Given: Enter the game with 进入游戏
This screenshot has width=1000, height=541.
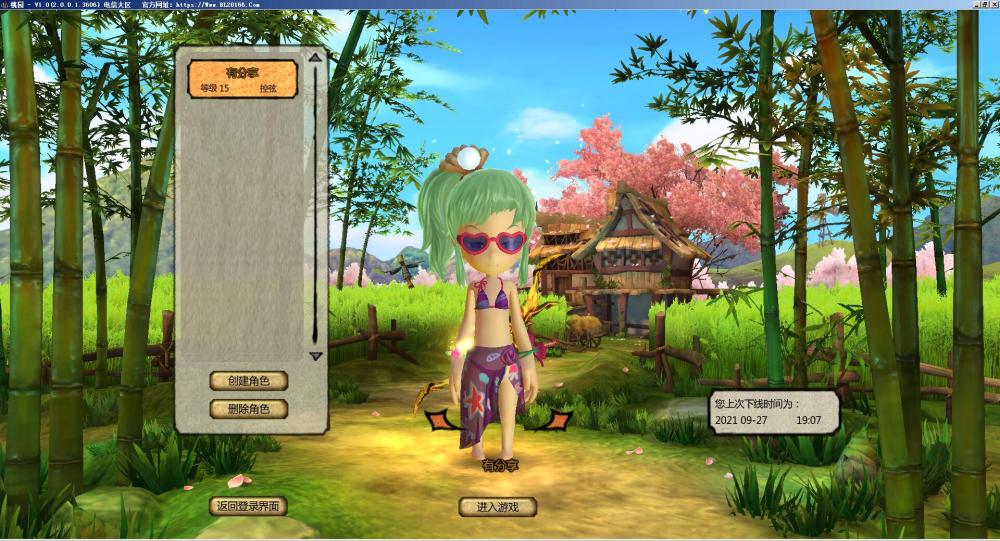Looking at the screenshot, I should click(x=497, y=507).
